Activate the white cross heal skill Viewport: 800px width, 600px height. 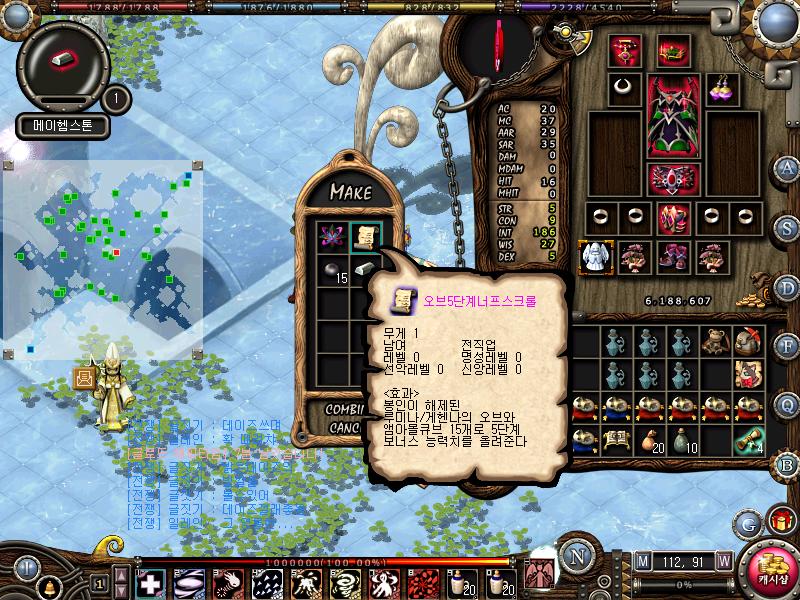tap(150, 582)
